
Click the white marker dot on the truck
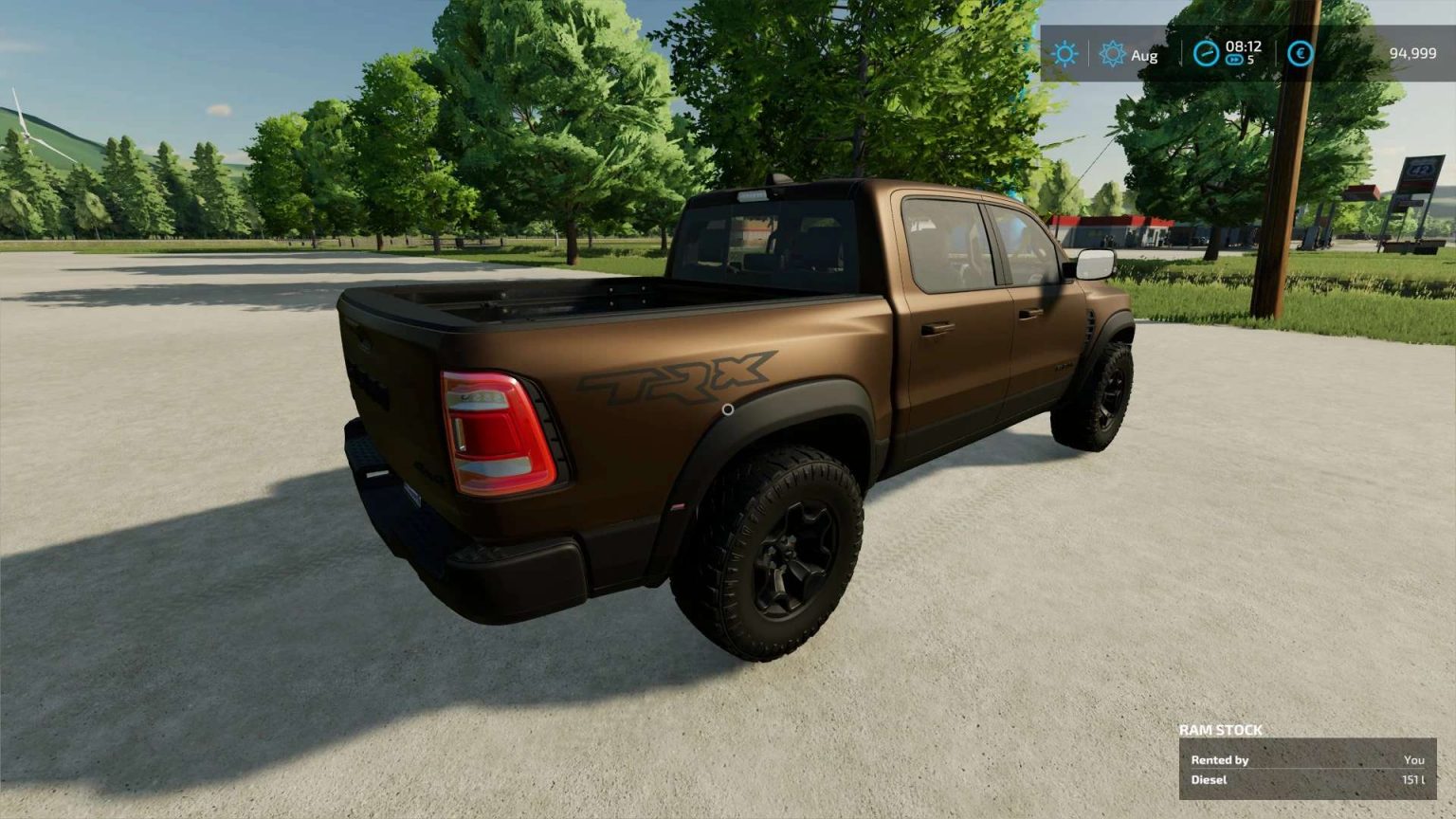coord(728,409)
